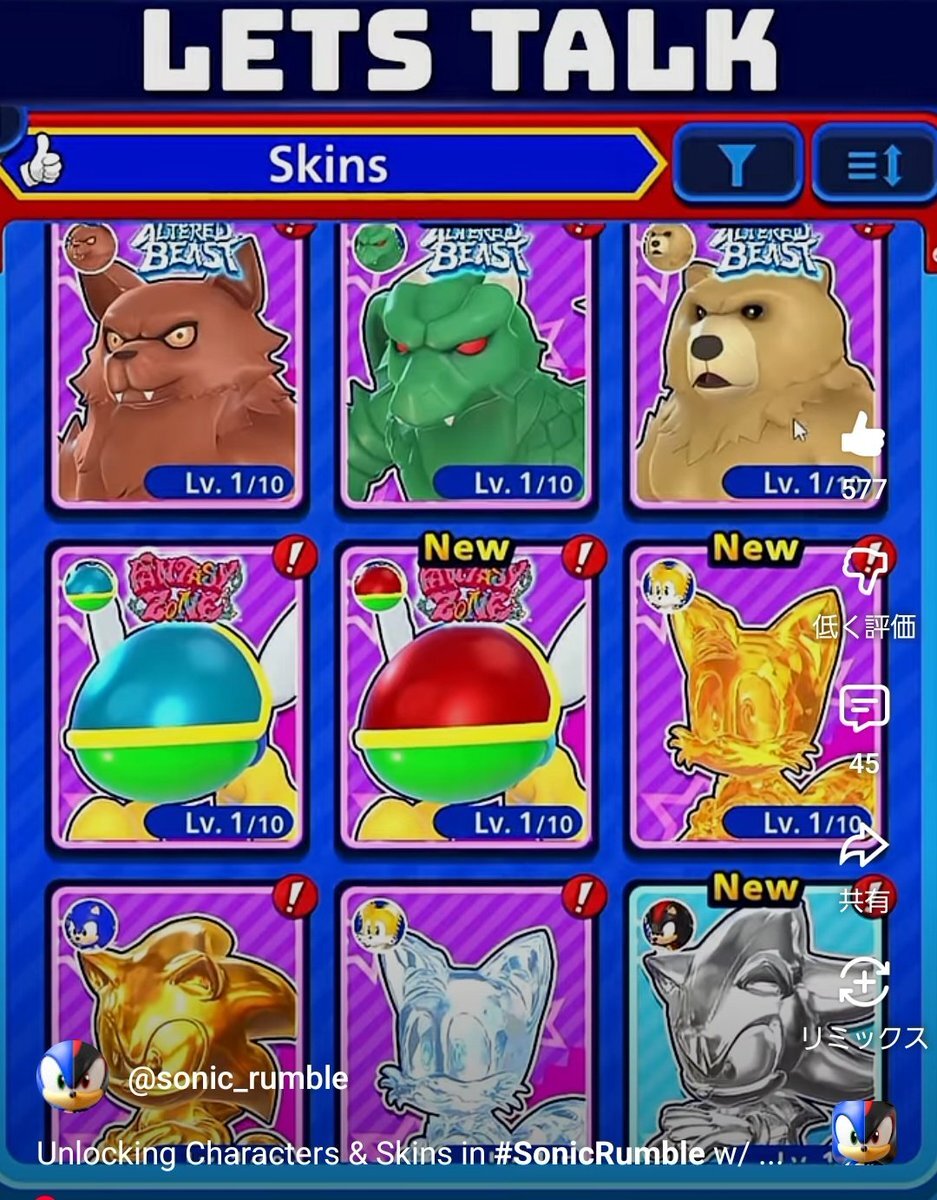Share the video with the arrow button
The image size is (937, 1200).
coord(864,850)
